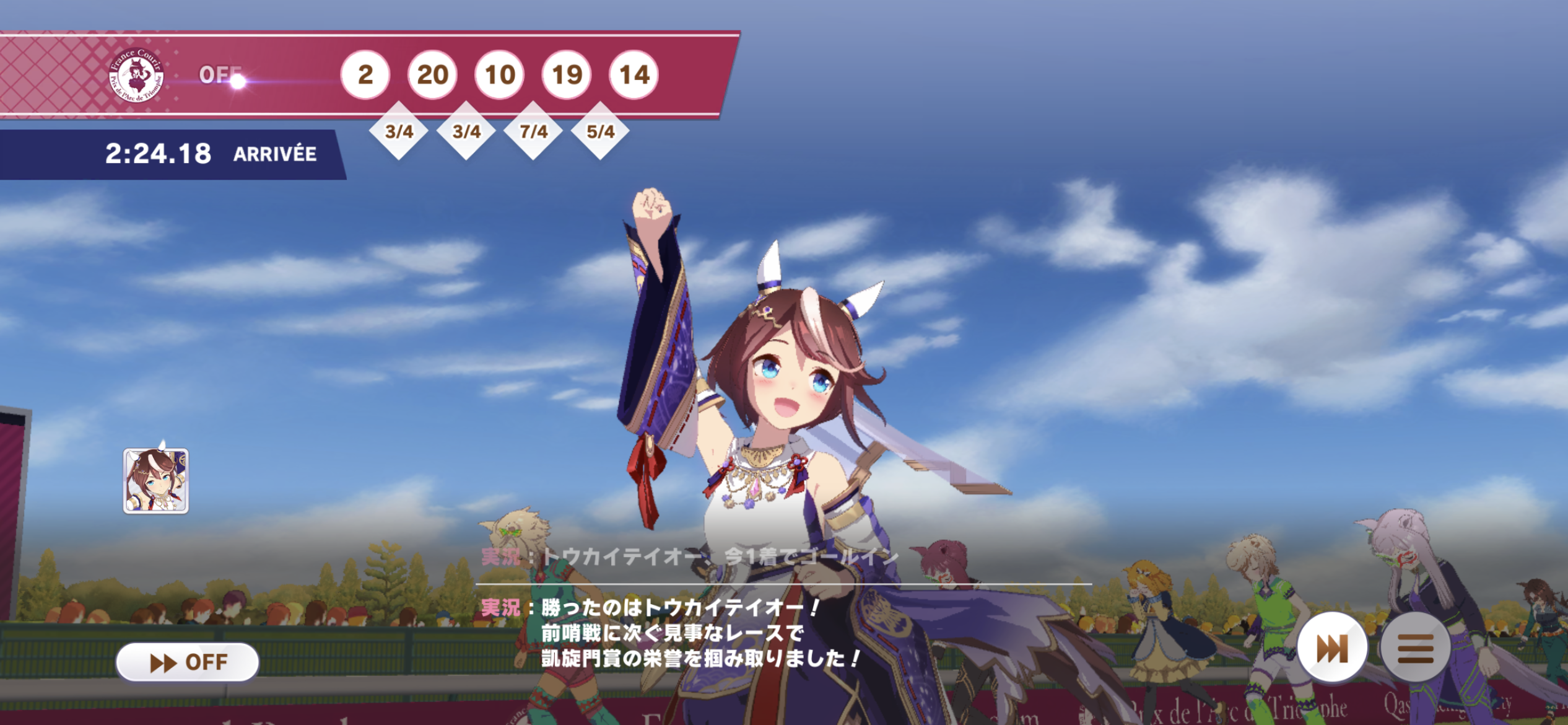Select the Tokai Teio character portrait
The width and height of the screenshot is (1568, 725).
click(x=156, y=481)
